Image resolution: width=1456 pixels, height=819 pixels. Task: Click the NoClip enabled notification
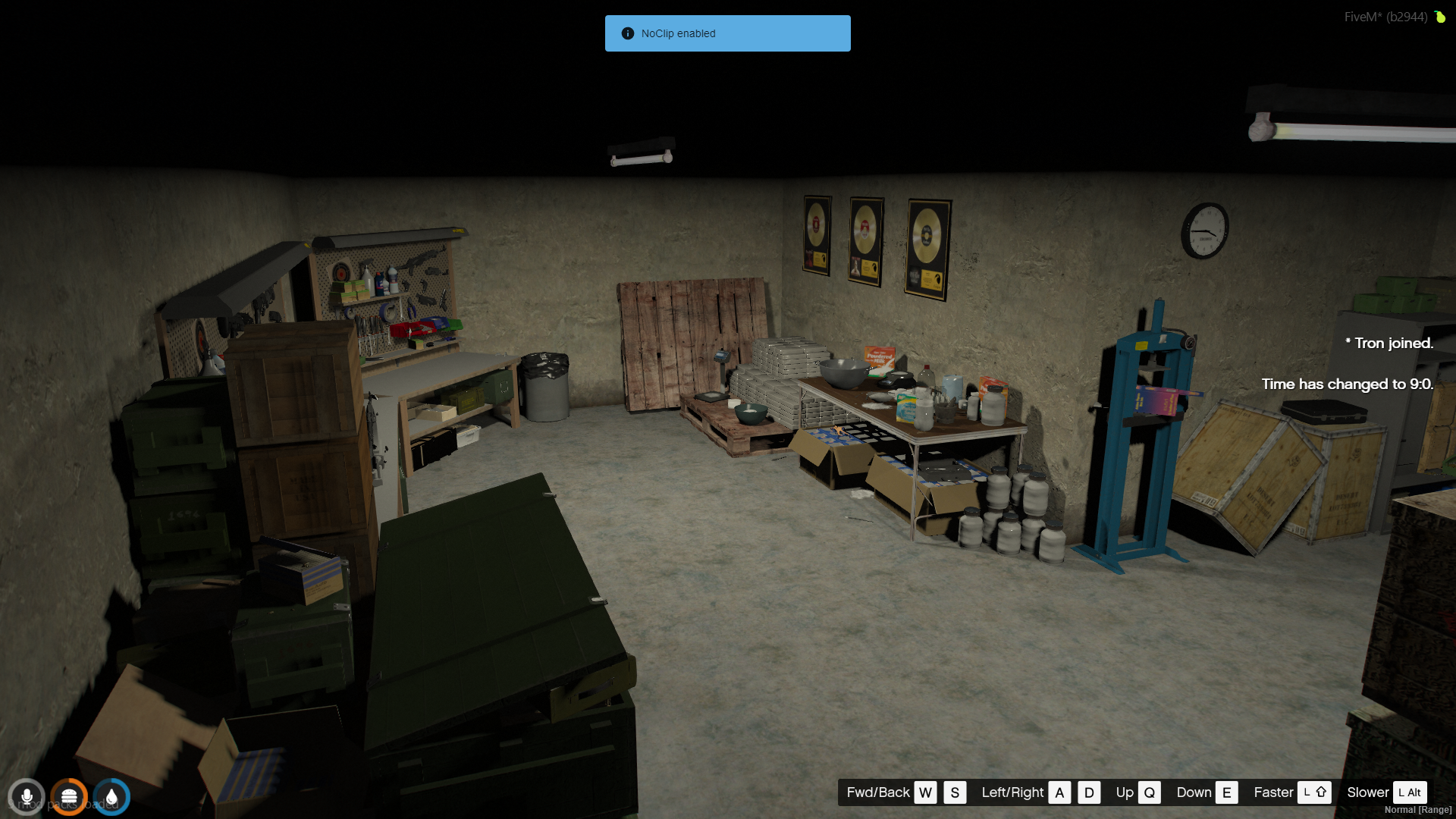click(727, 33)
